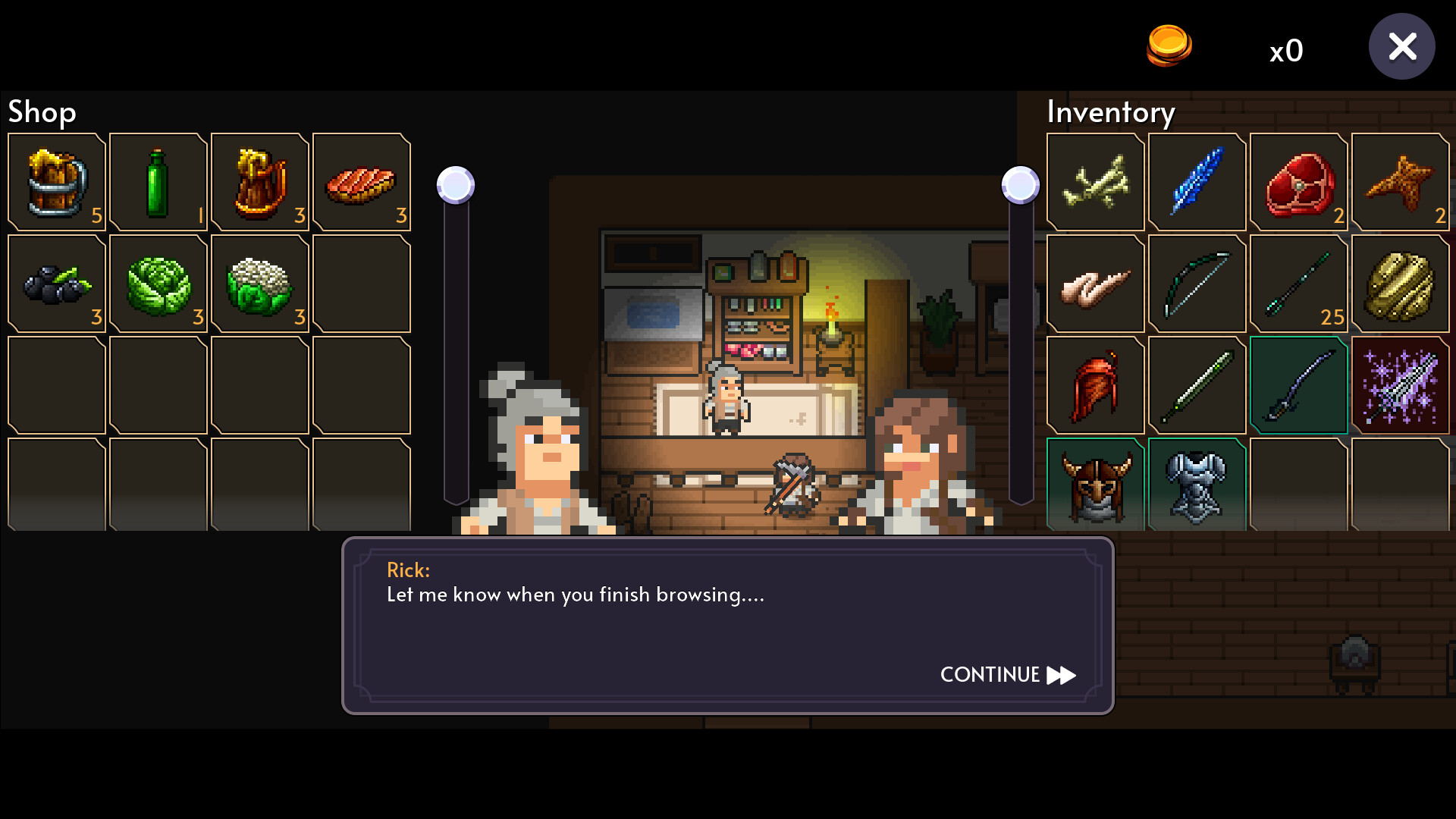The height and width of the screenshot is (819, 1456).
Task: Pick the sparkling purple magic sword
Action: [1400, 385]
